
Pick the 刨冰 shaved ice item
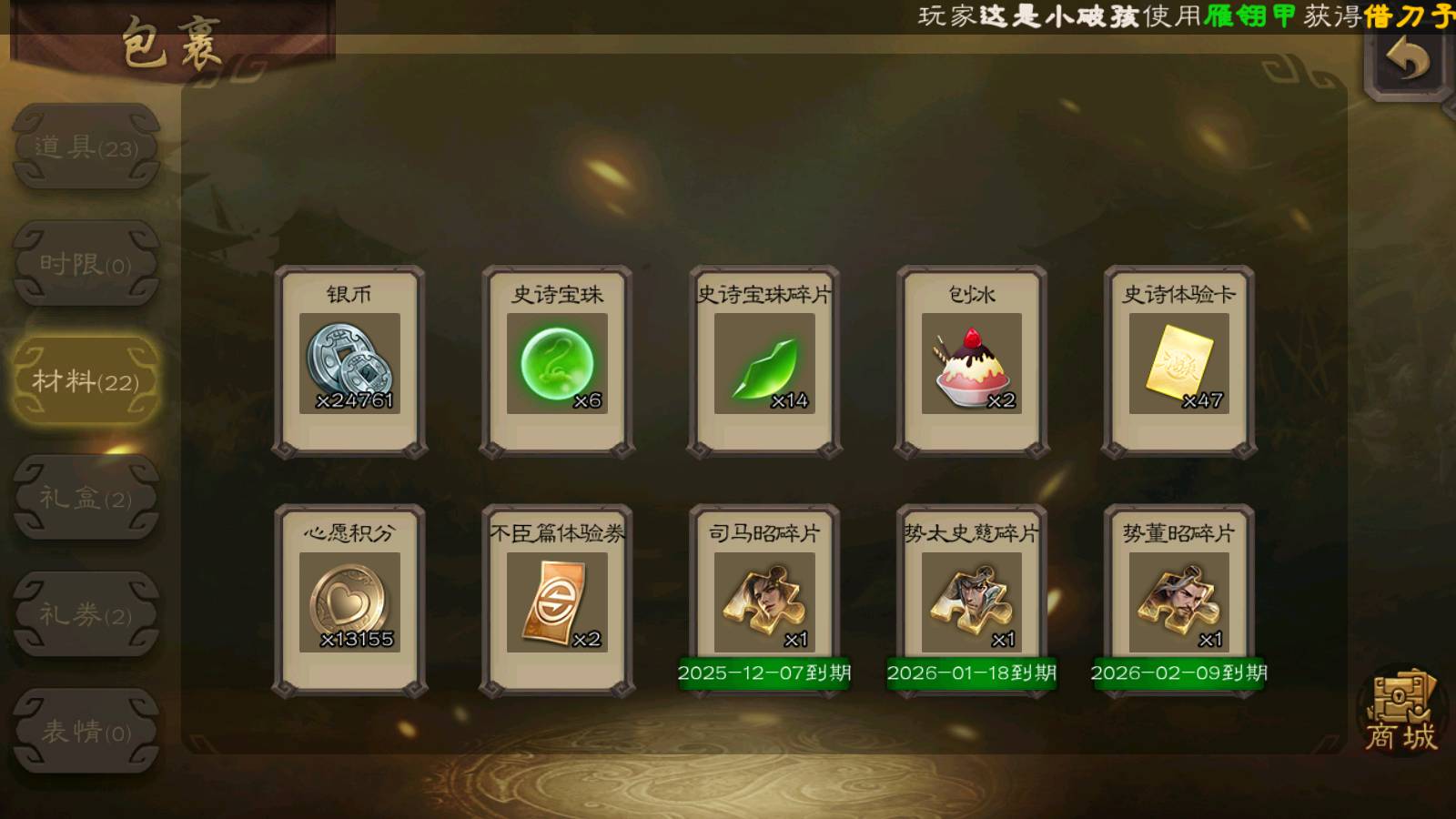pos(972,362)
